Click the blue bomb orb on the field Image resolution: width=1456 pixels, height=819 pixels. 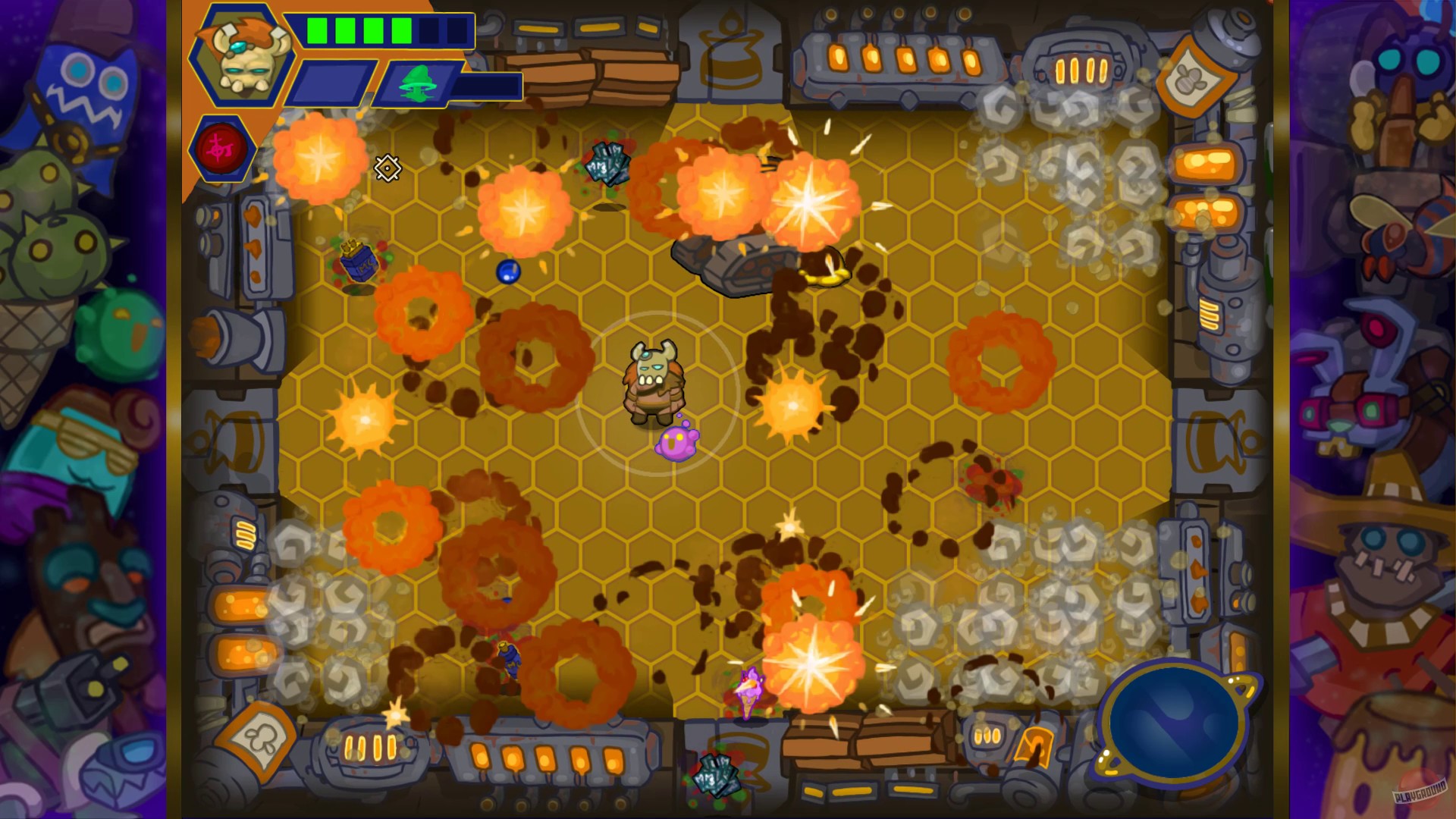[508, 271]
